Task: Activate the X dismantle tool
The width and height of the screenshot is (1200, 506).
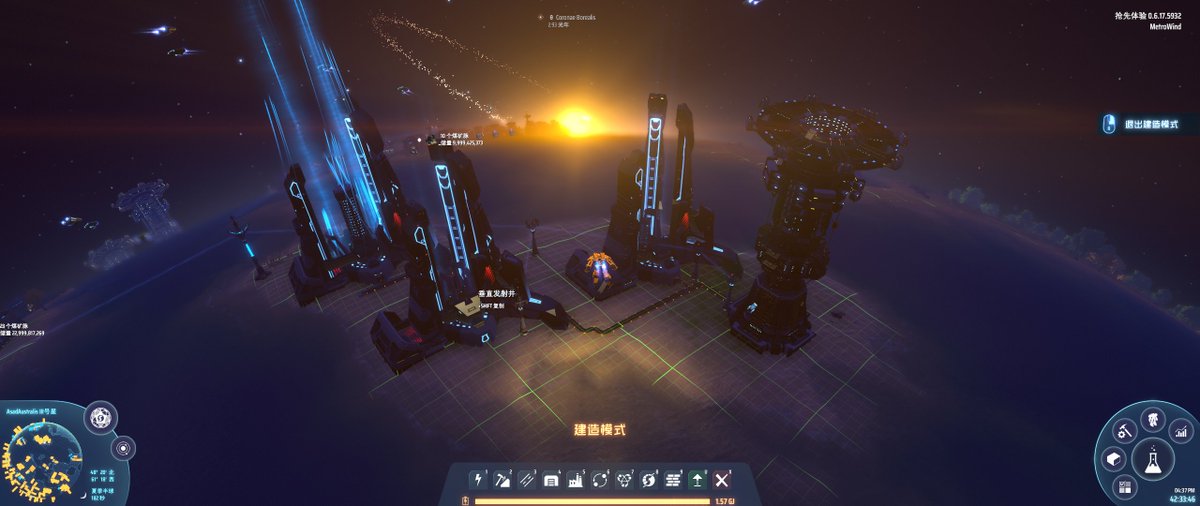Action: (x=722, y=481)
